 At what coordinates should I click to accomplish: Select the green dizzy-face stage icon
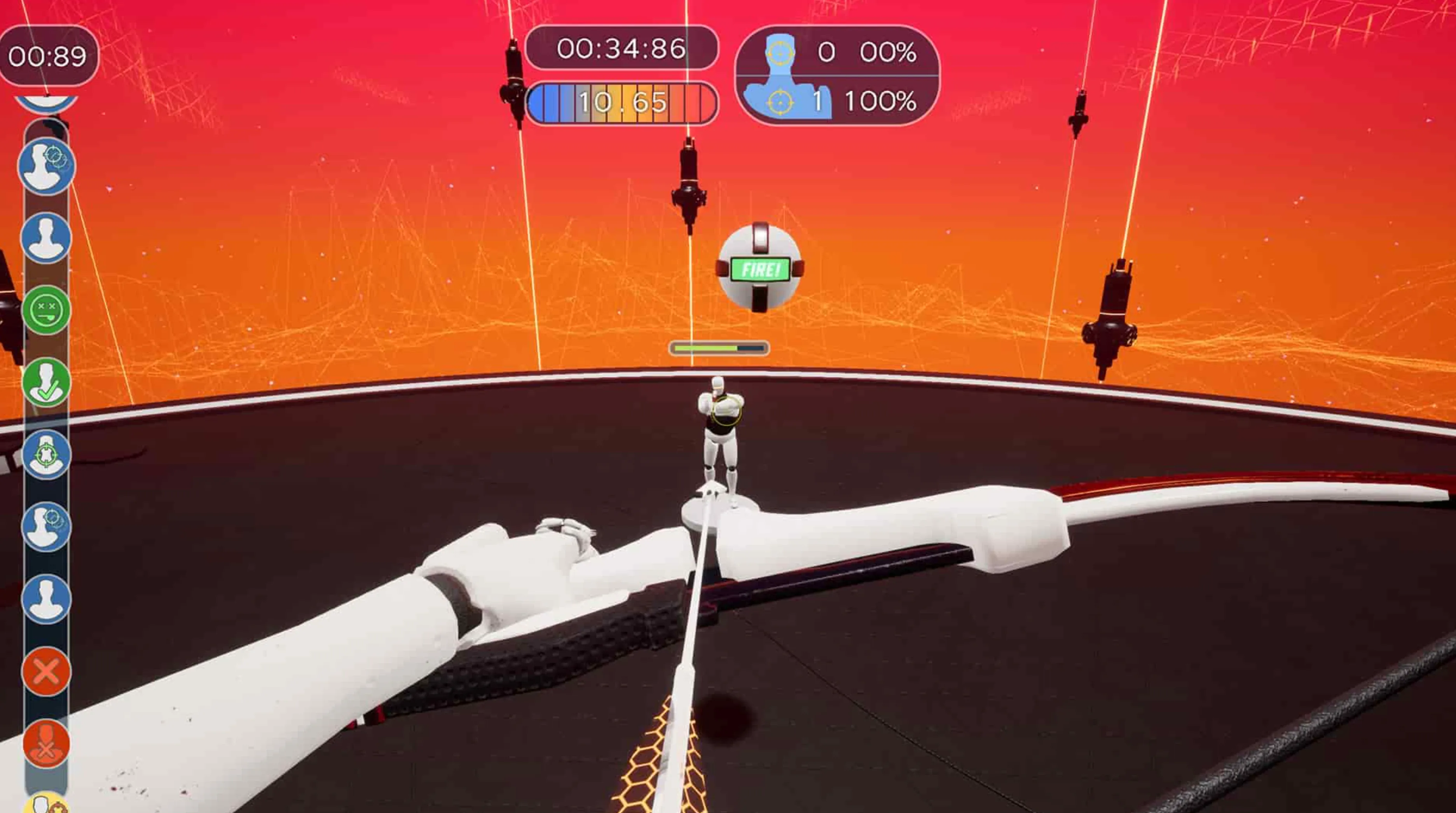(x=46, y=310)
